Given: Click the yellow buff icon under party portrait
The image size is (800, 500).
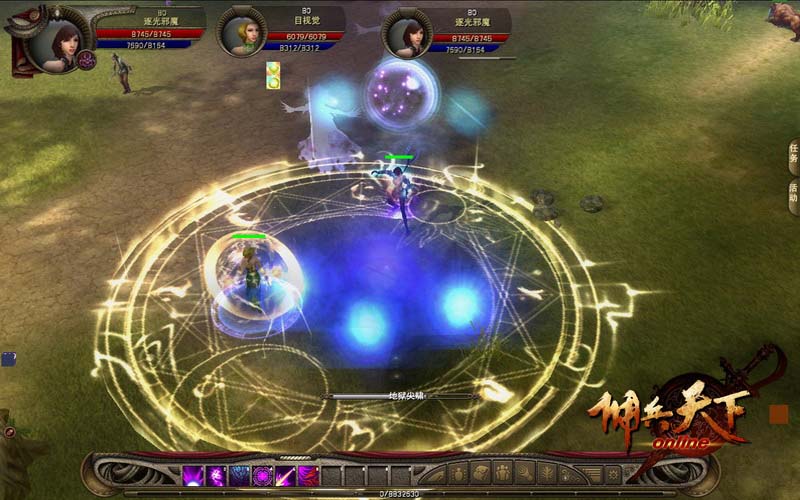Looking at the screenshot, I should pyautogui.click(x=273, y=75).
